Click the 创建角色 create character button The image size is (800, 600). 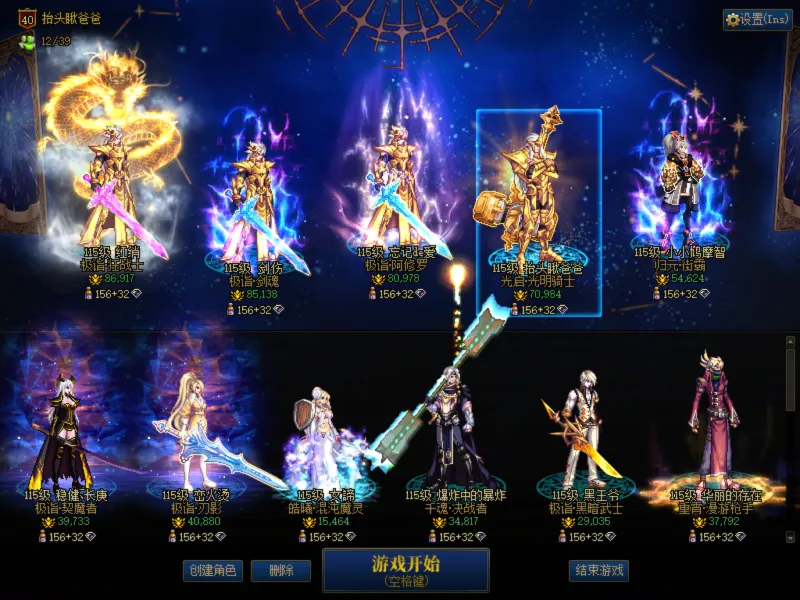coord(212,571)
